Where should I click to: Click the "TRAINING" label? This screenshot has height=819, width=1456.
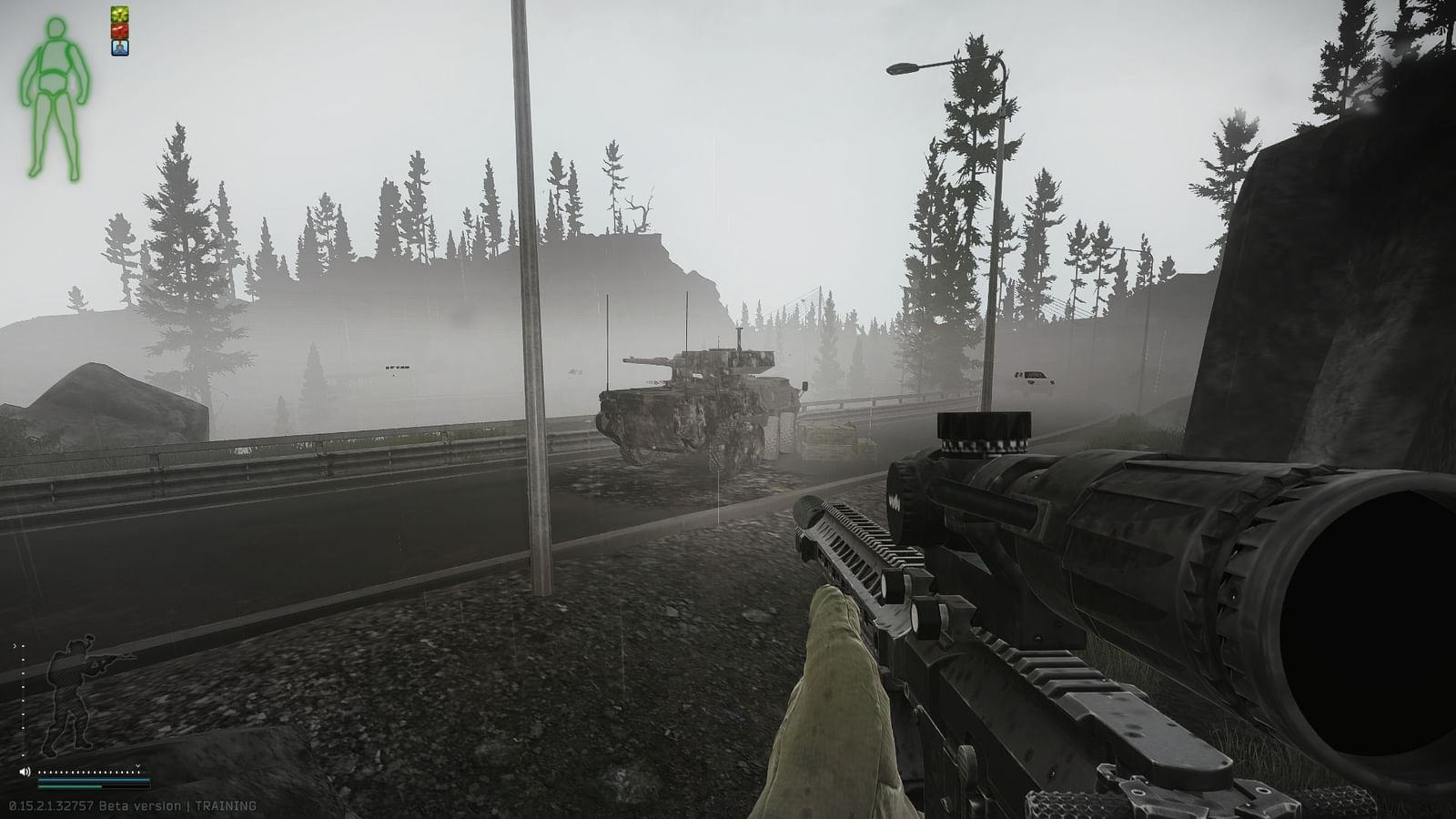[x=227, y=805]
